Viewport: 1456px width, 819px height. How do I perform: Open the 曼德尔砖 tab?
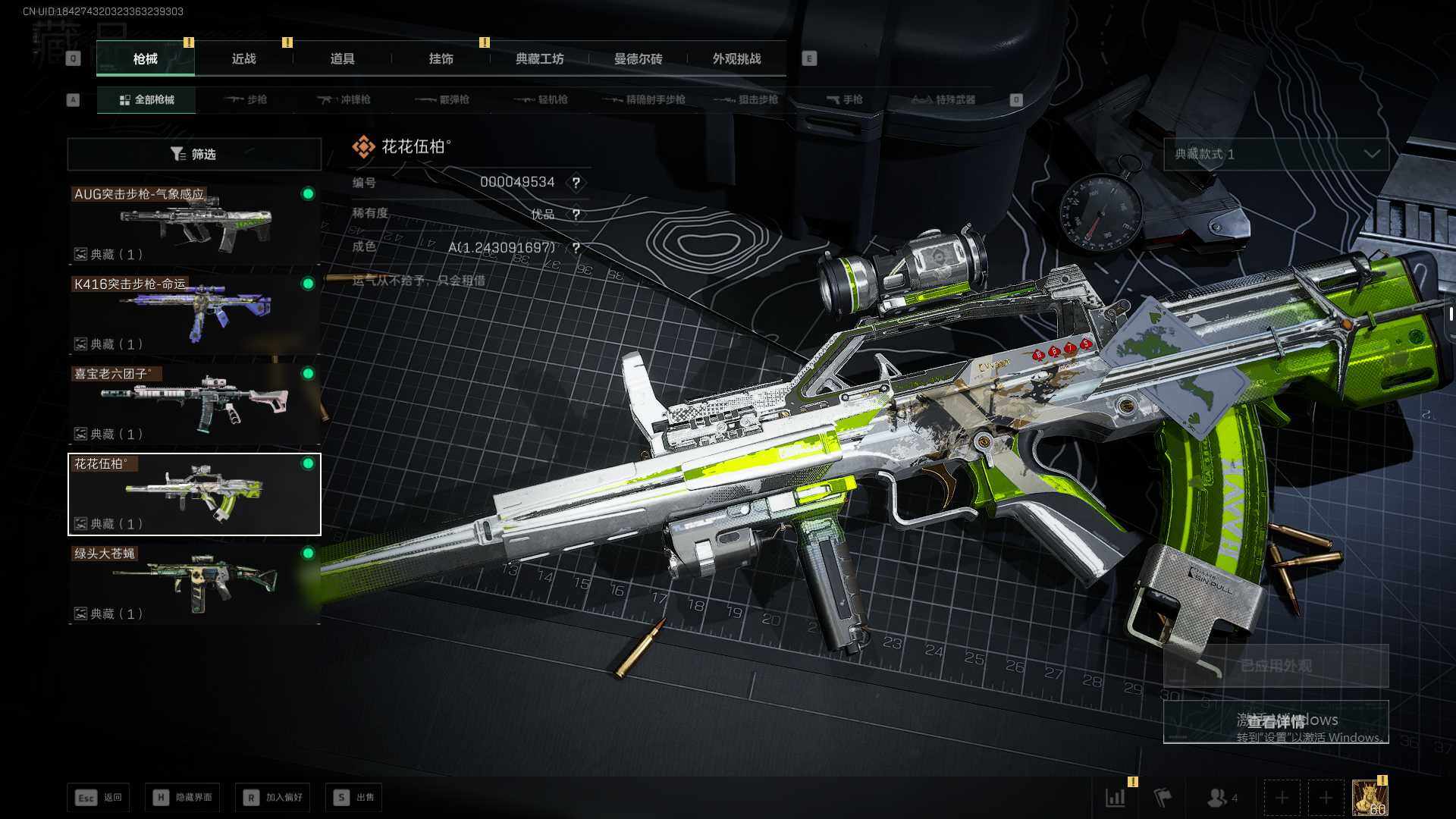(x=638, y=59)
